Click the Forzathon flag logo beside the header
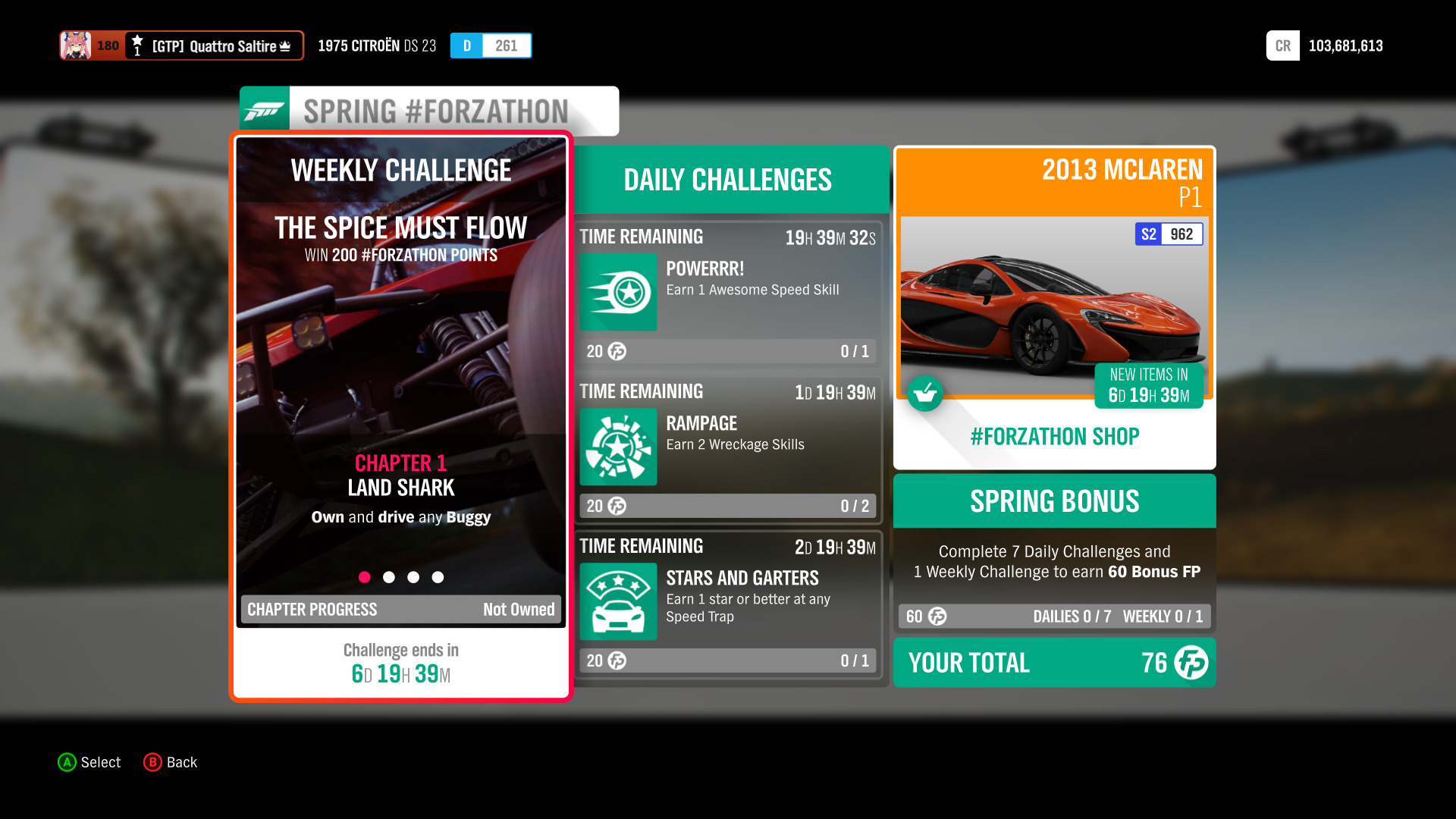 click(x=265, y=110)
